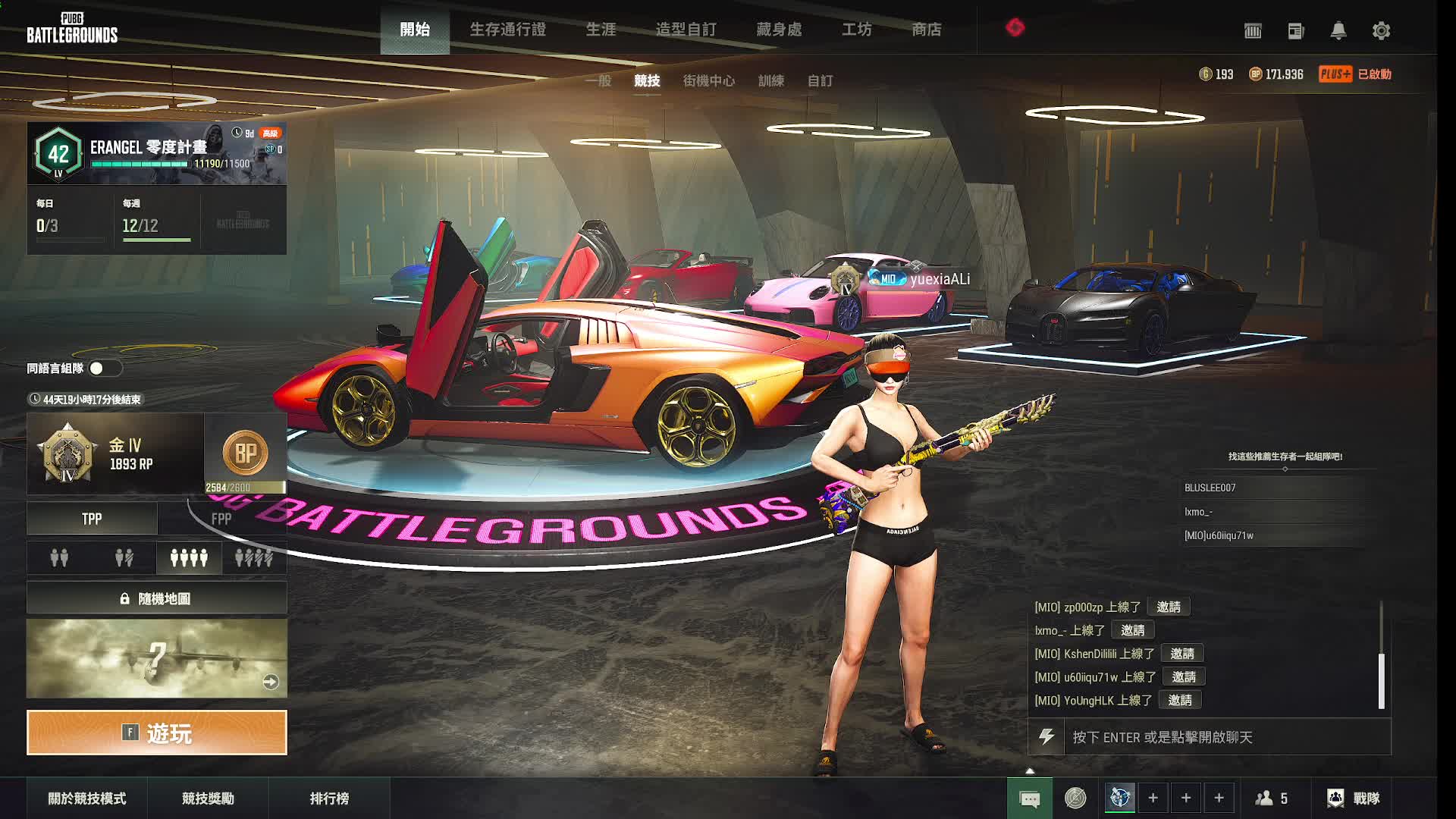
Task: Open the 訓練 training mode
Action: tap(770, 80)
